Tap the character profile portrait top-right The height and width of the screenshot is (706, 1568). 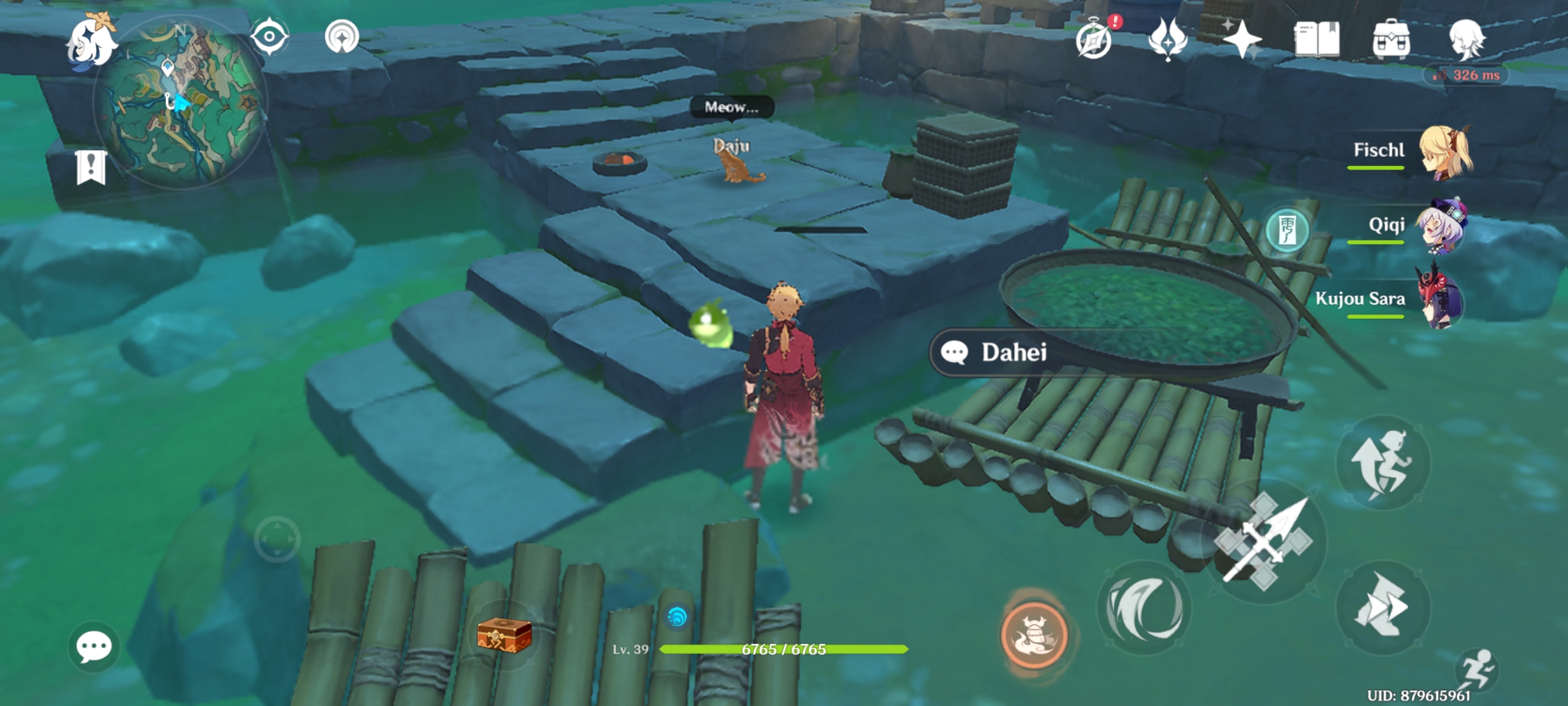pos(1468,39)
